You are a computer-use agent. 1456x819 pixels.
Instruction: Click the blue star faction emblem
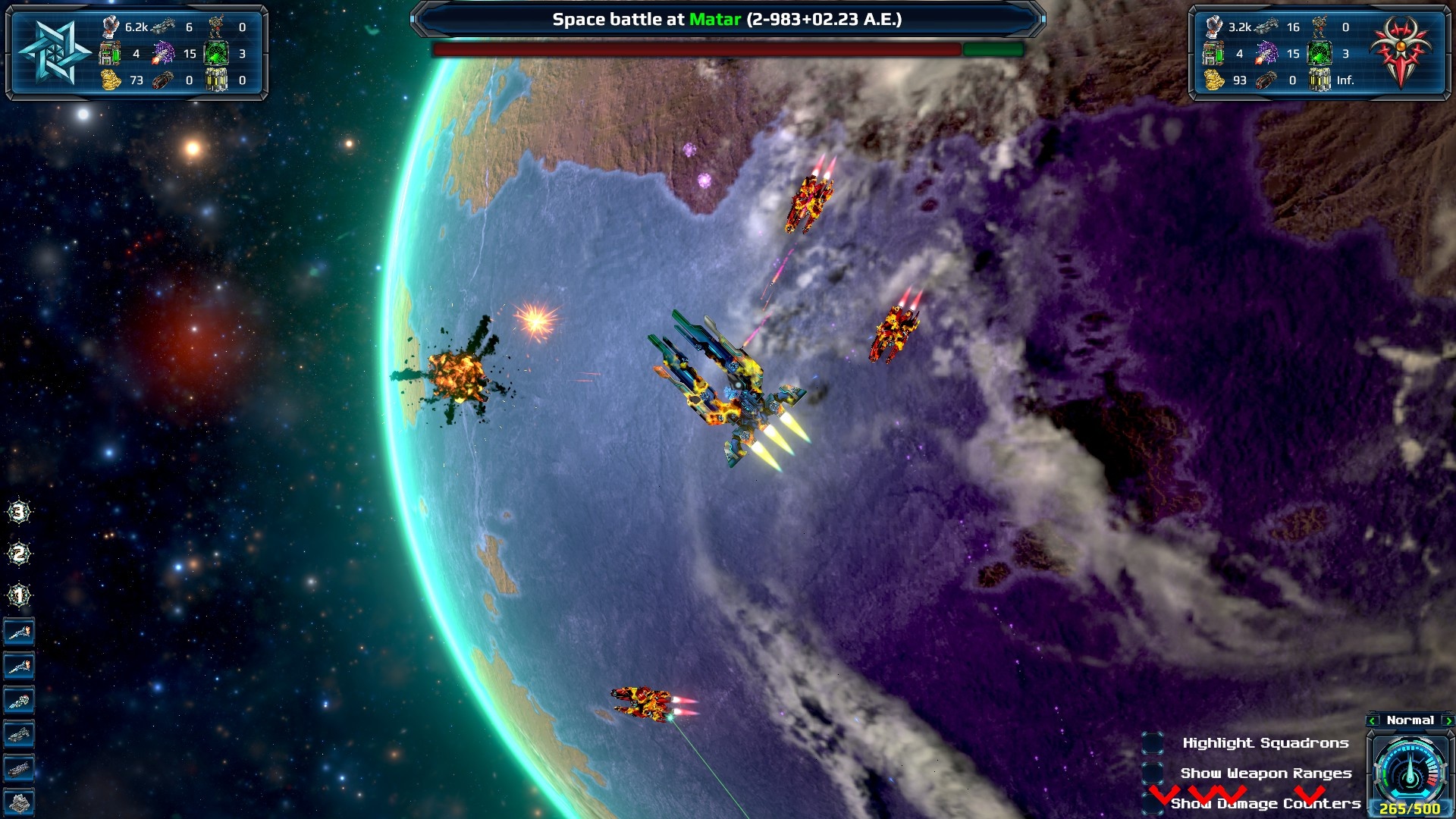tap(53, 52)
